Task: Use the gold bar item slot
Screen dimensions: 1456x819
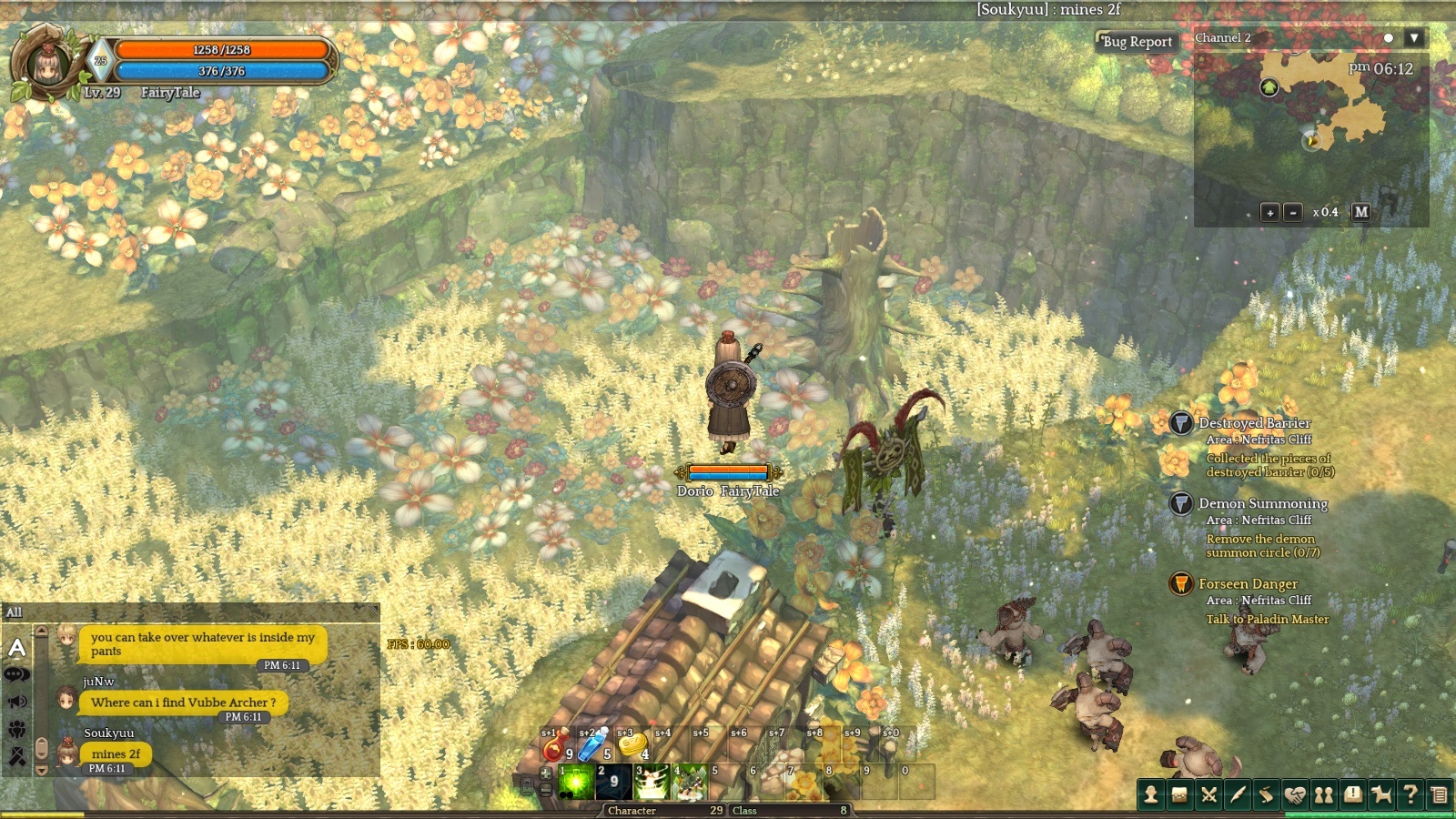Action: point(631,747)
